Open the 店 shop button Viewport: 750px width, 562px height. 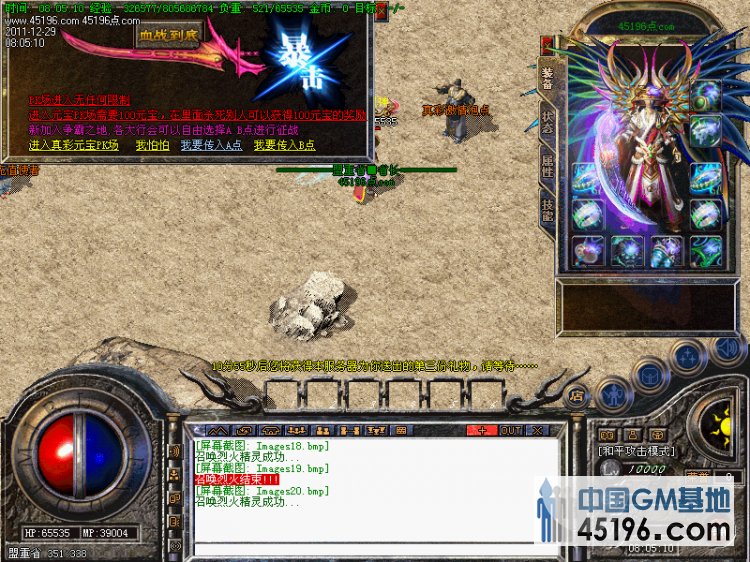click(x=577, y=396)
